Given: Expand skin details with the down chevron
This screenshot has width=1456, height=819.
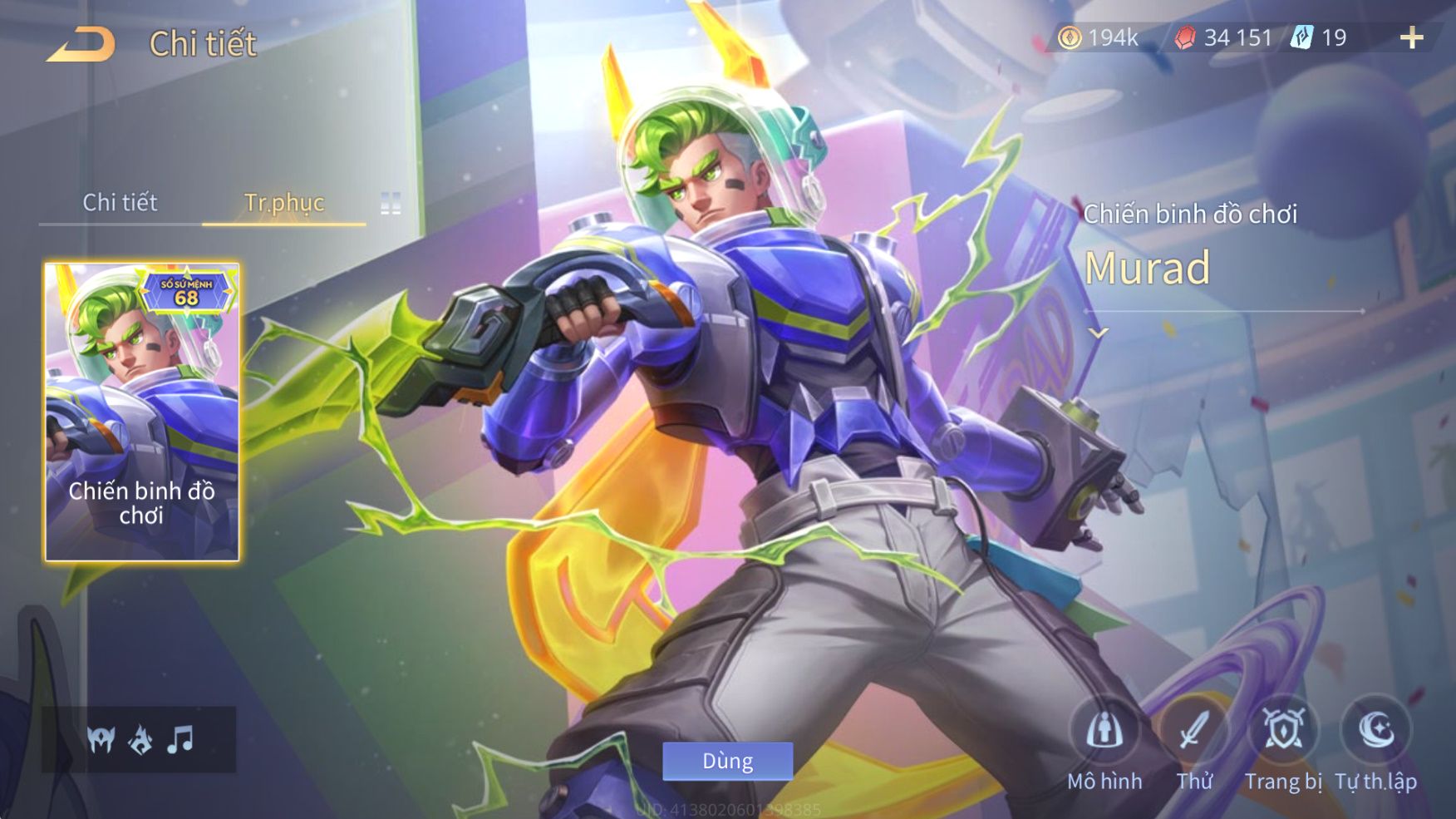Looking at the screenshot, I should (1099, 333).
